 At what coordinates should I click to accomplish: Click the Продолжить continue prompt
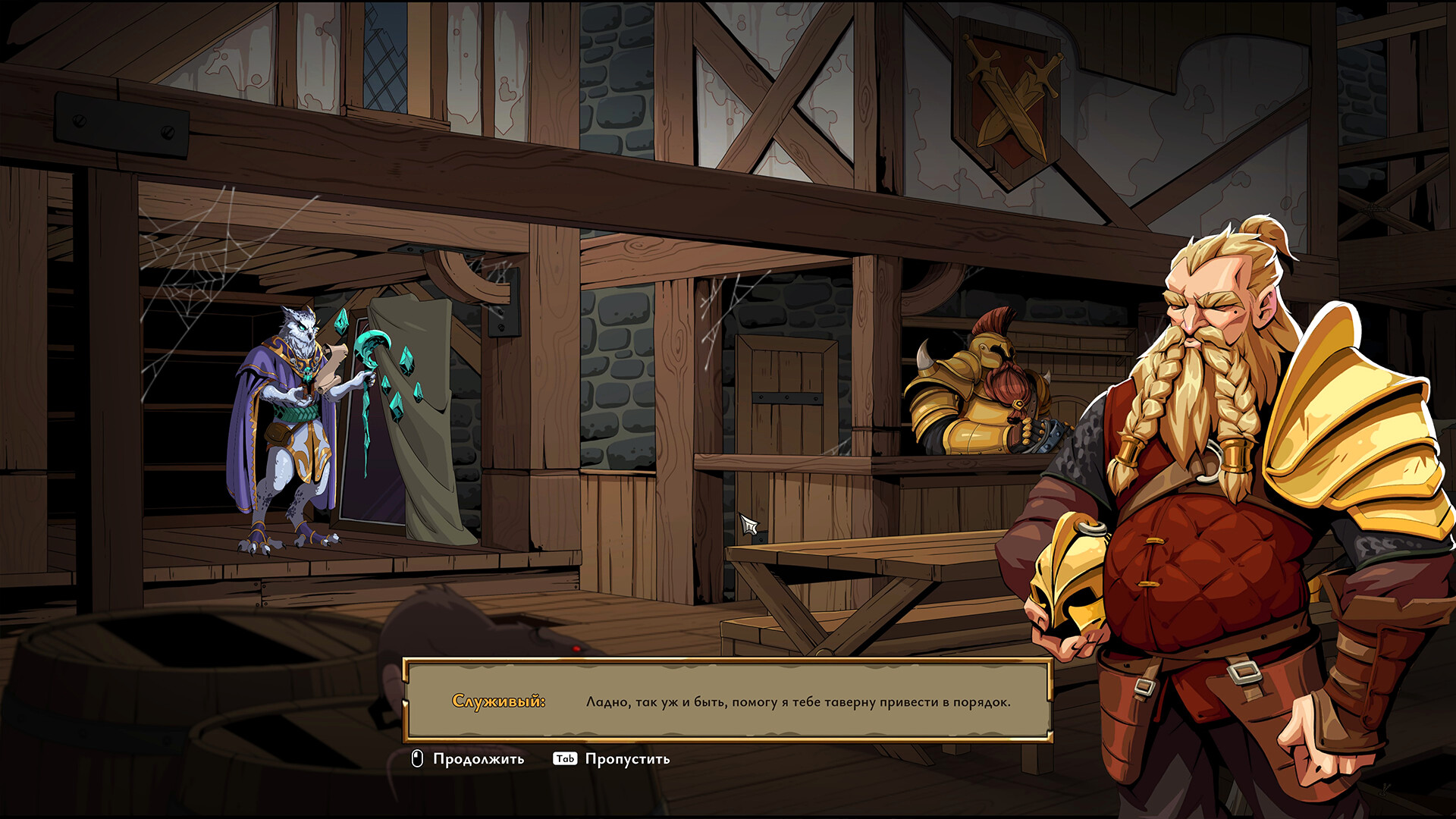[468, 758]
